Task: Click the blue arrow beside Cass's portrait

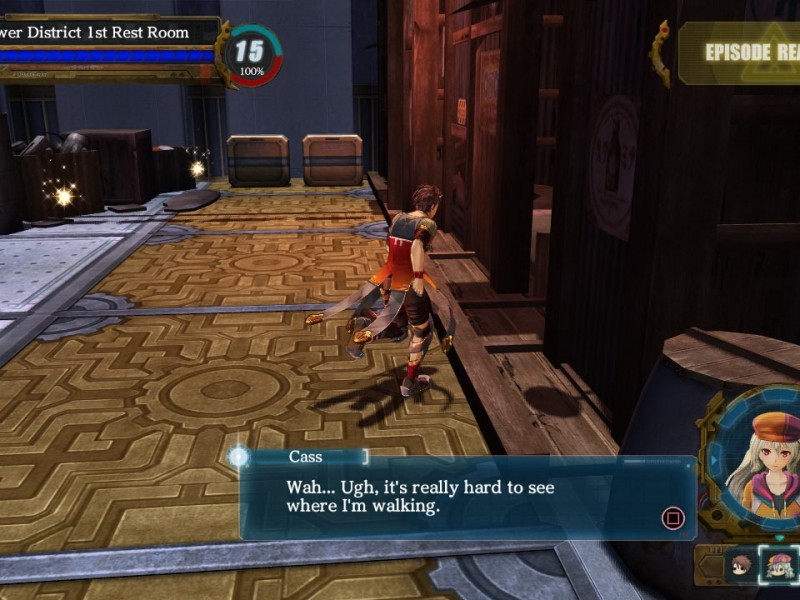Action: 713,460
